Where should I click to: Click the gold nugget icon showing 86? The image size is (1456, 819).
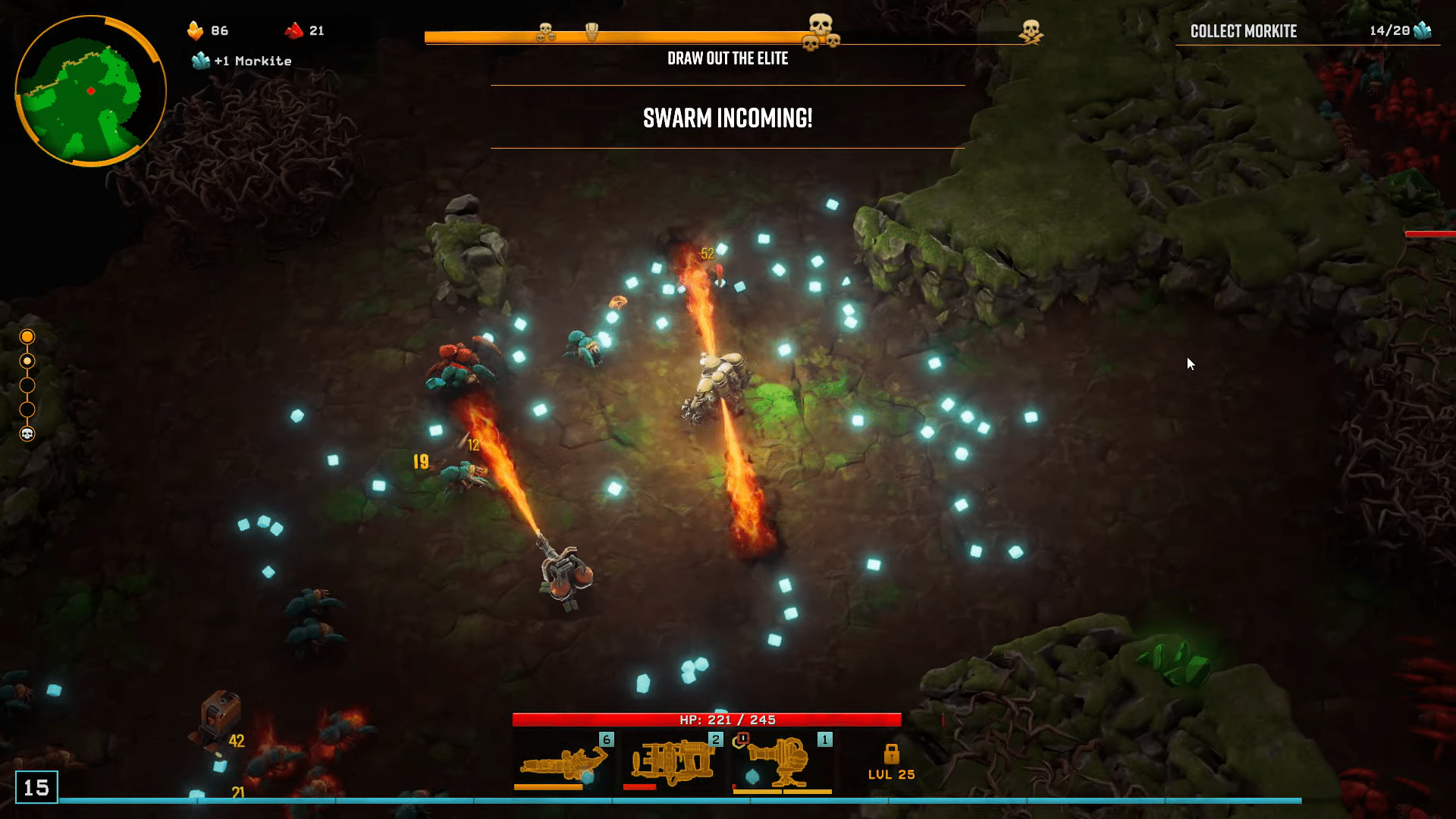(196, 30)
